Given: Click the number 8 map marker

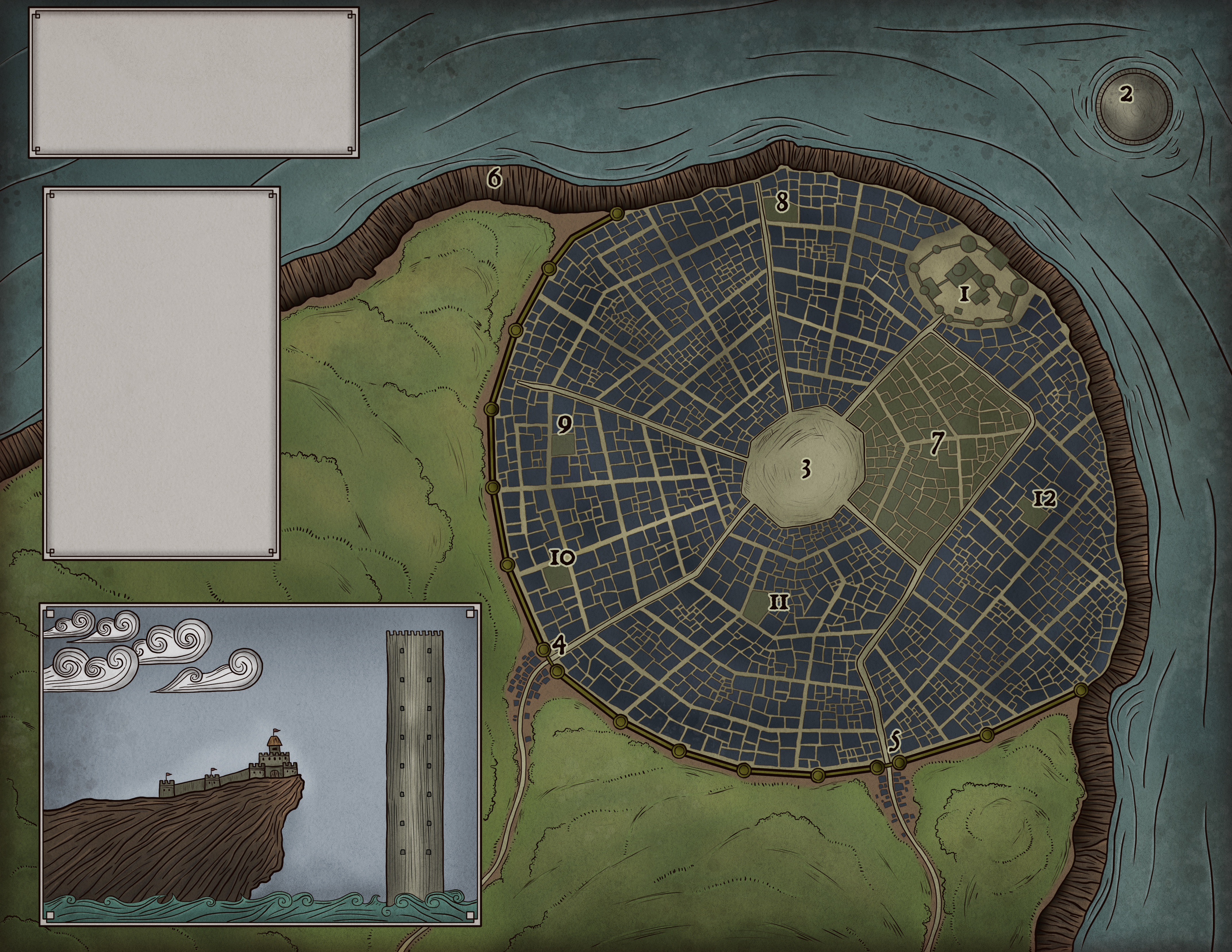Looking at the screenshot, I should 781,201.
